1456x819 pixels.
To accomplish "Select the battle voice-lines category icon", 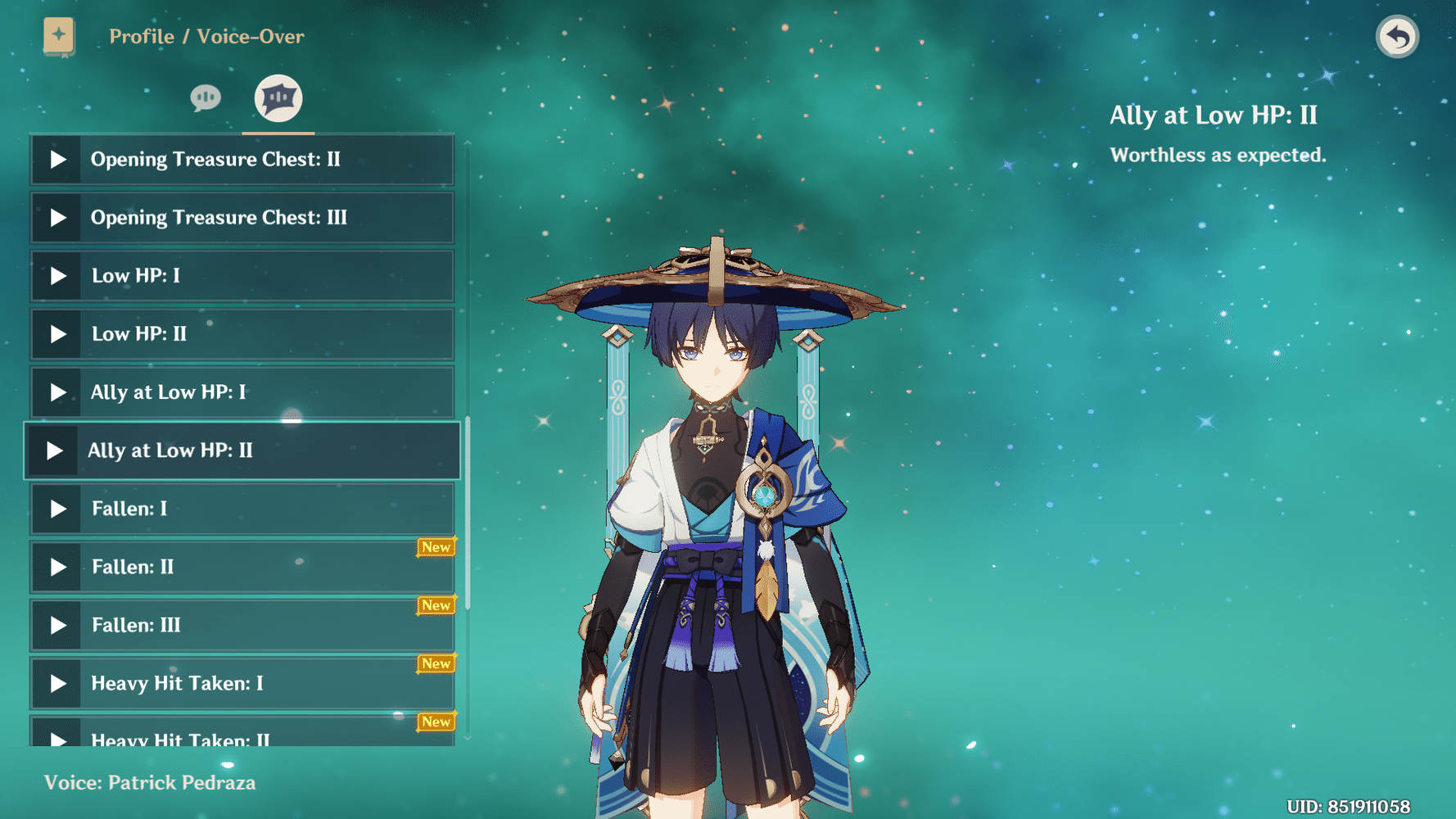I will tap(278, 97).
